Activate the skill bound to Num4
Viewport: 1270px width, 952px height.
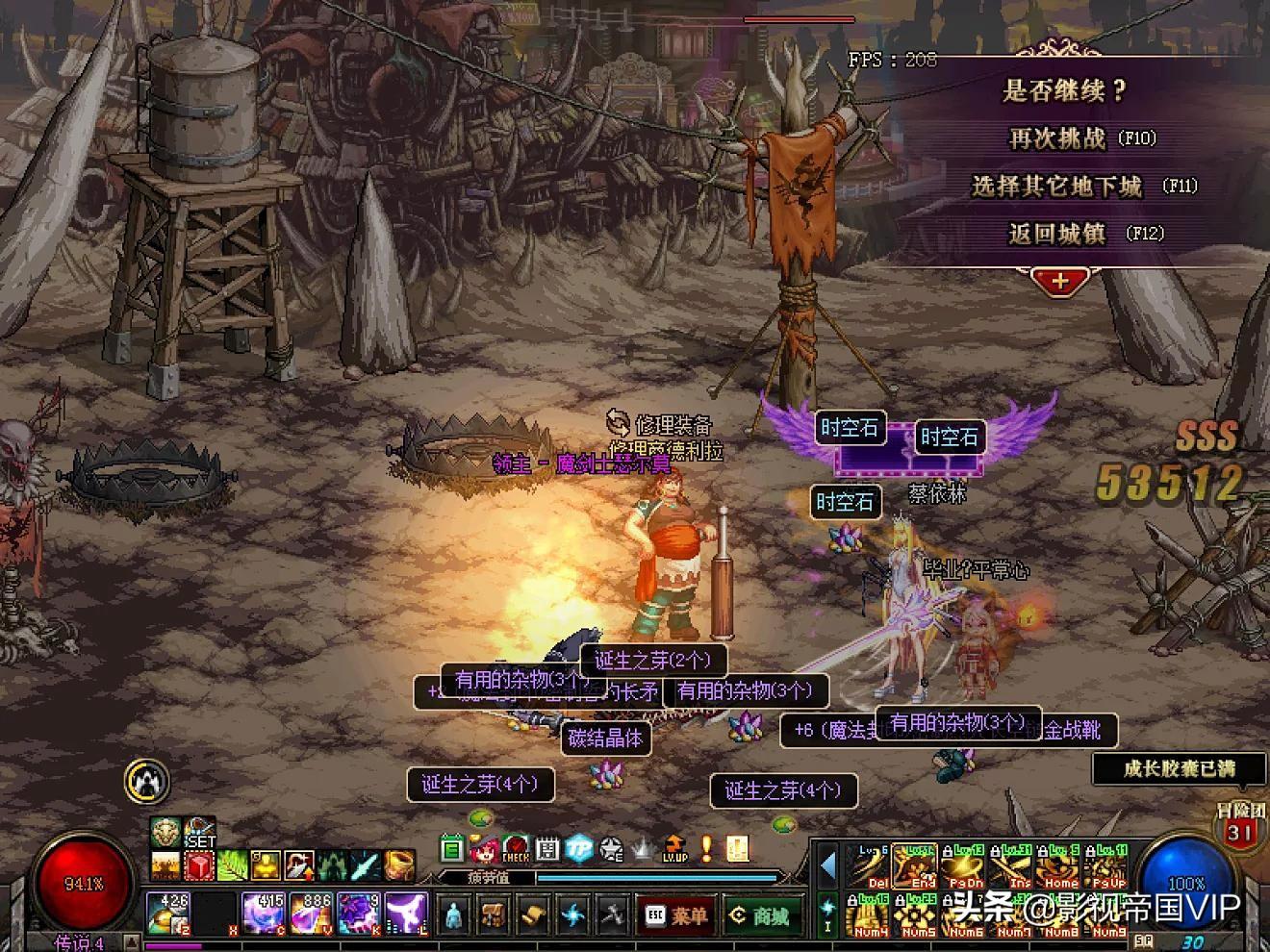tap(871, 914)
